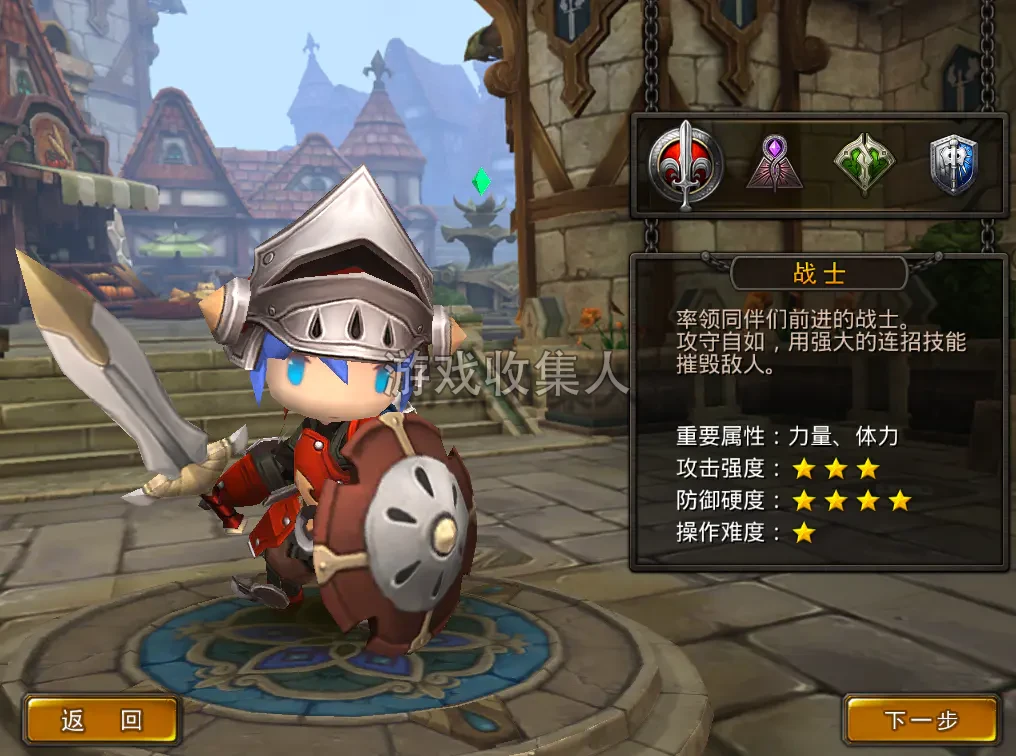Choose the purple gem mage class icon
Image resolution: width=1016 pixels, height=756 pixels.
click(x=774, y=163)
